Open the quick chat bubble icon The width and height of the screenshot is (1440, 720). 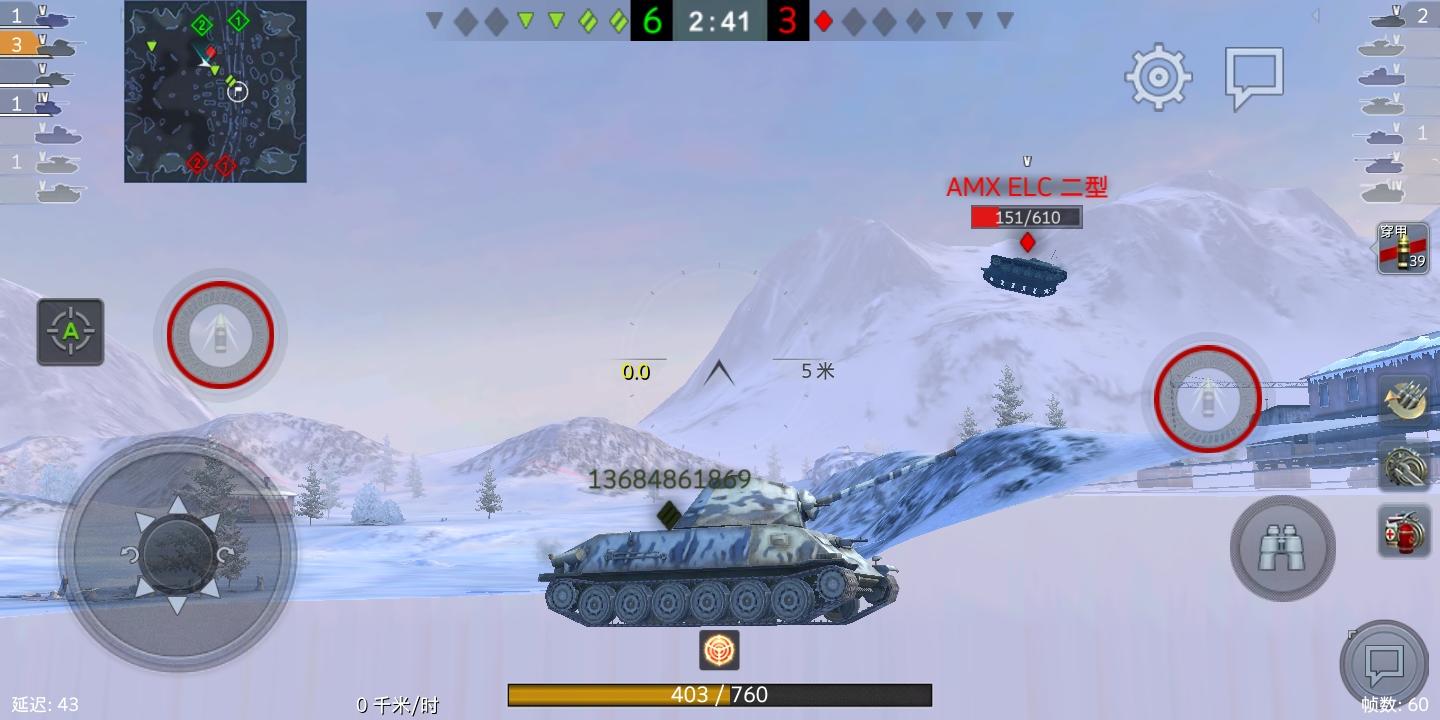point(1386,663)
